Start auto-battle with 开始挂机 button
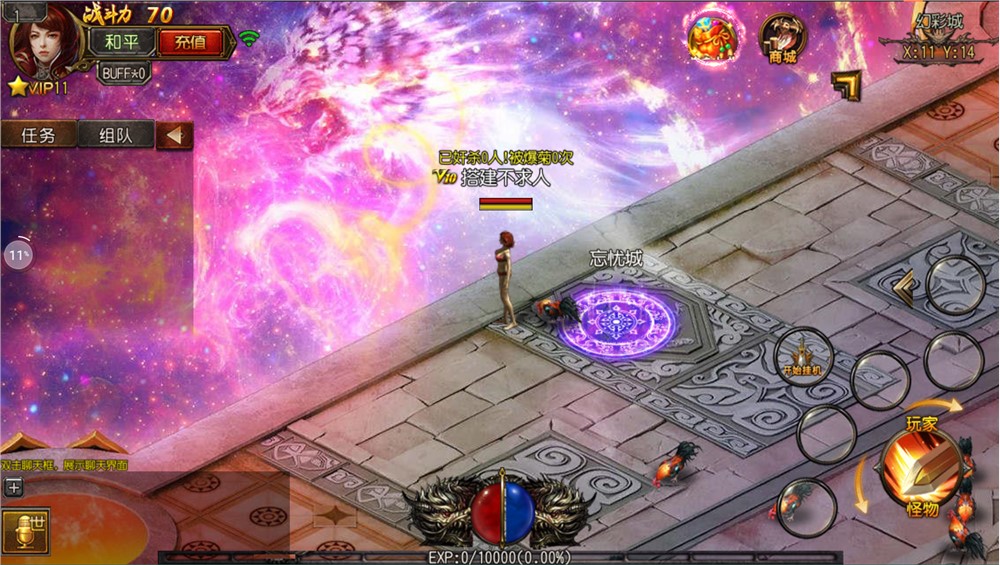 tap(802, 357)
